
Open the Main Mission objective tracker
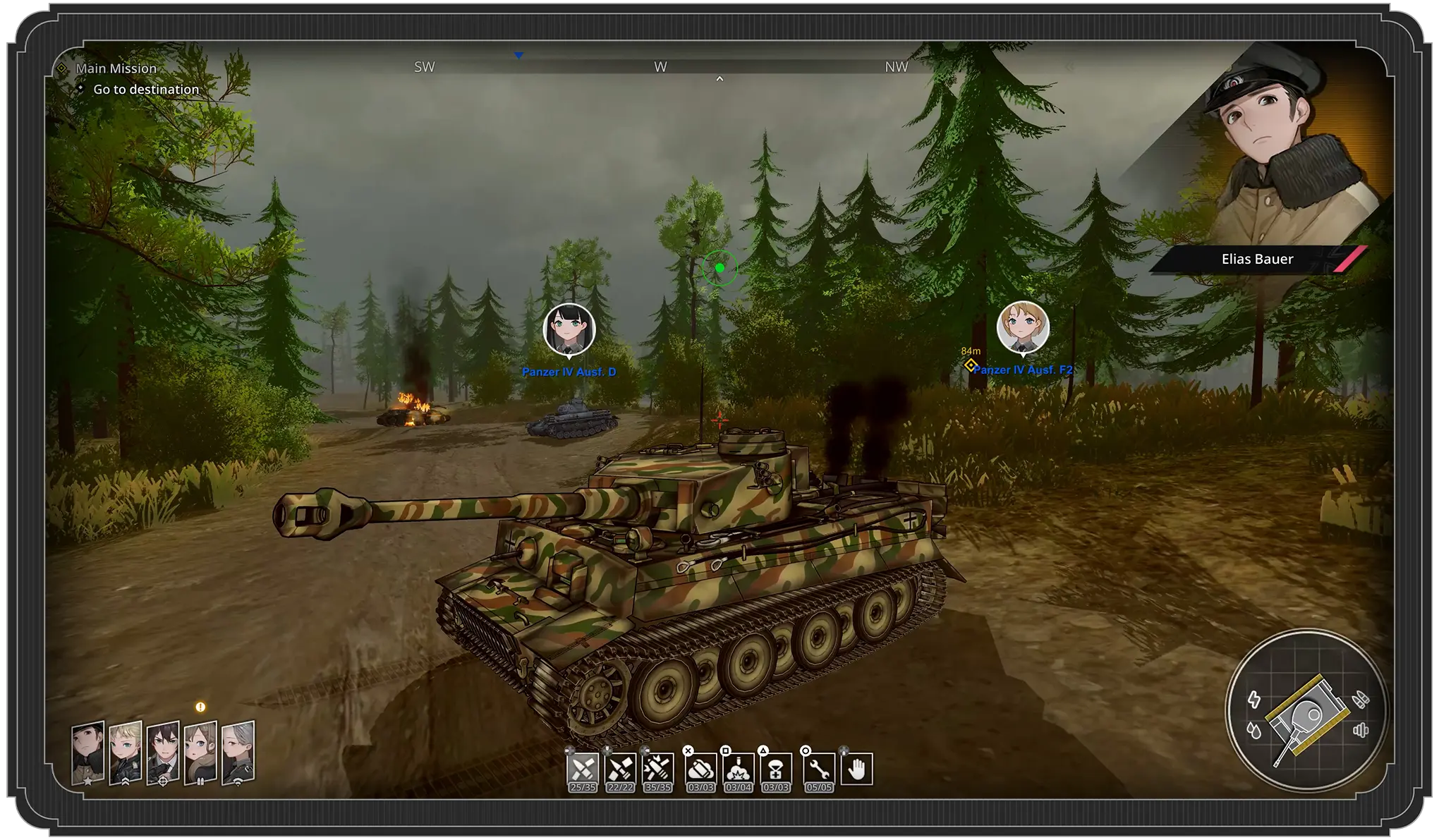coord(116,68)
